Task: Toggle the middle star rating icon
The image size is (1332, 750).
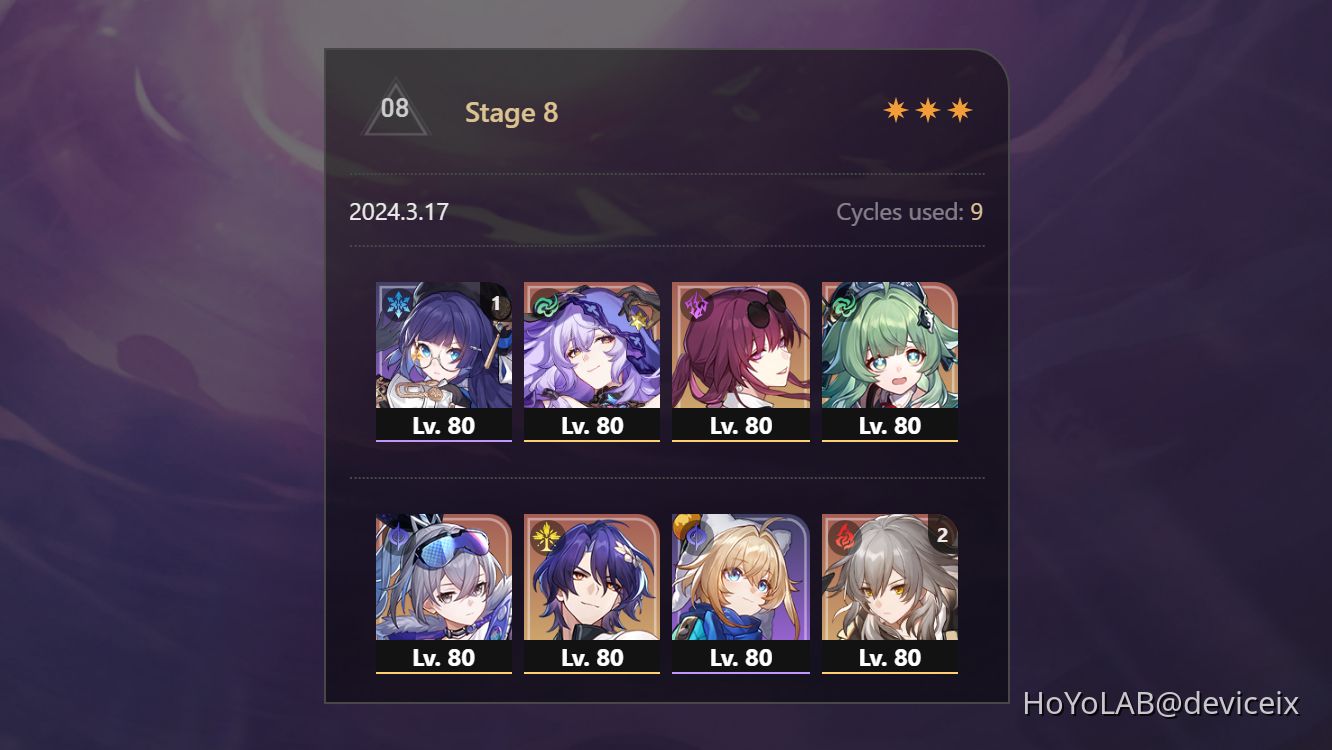Action: point(928,108)
